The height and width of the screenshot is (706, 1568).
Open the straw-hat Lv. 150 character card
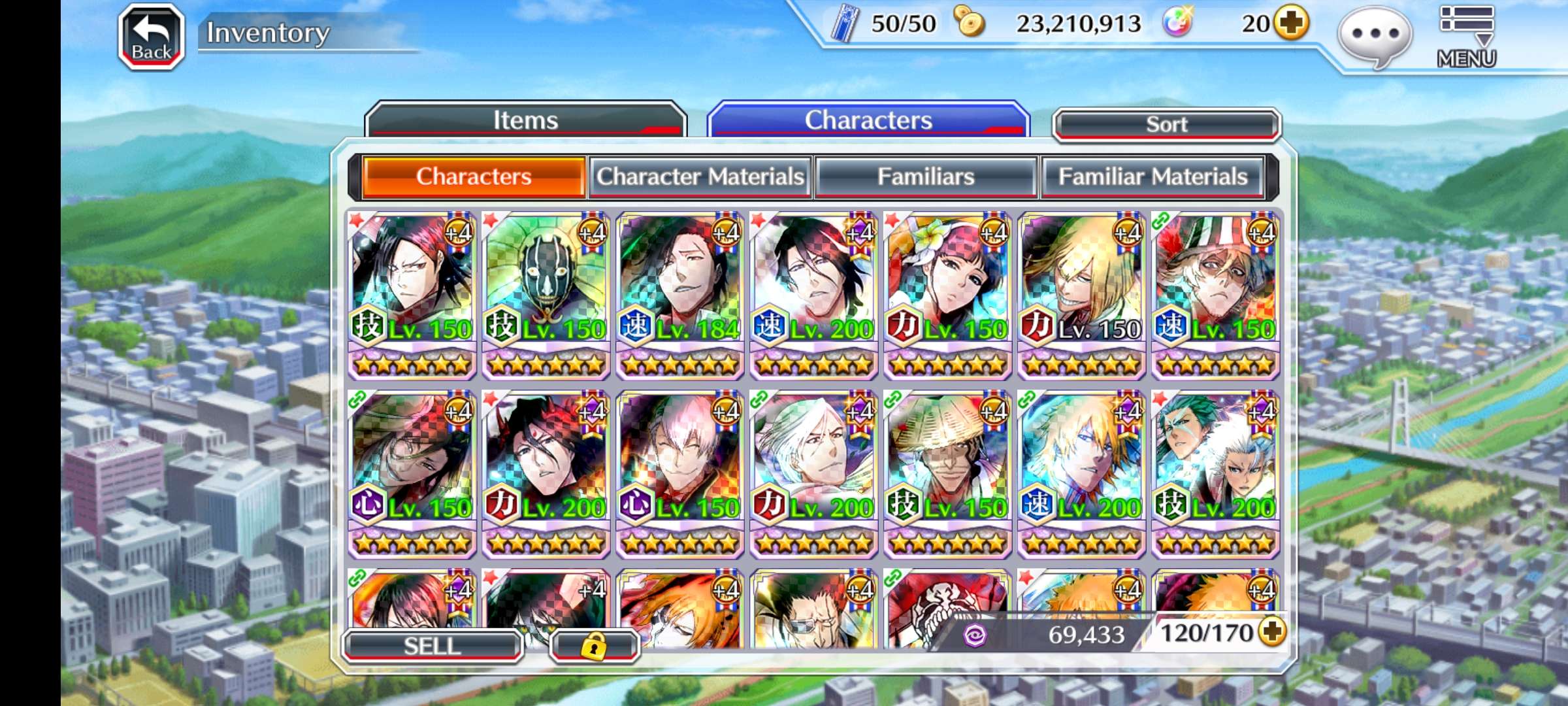click(x=947, y=473)
